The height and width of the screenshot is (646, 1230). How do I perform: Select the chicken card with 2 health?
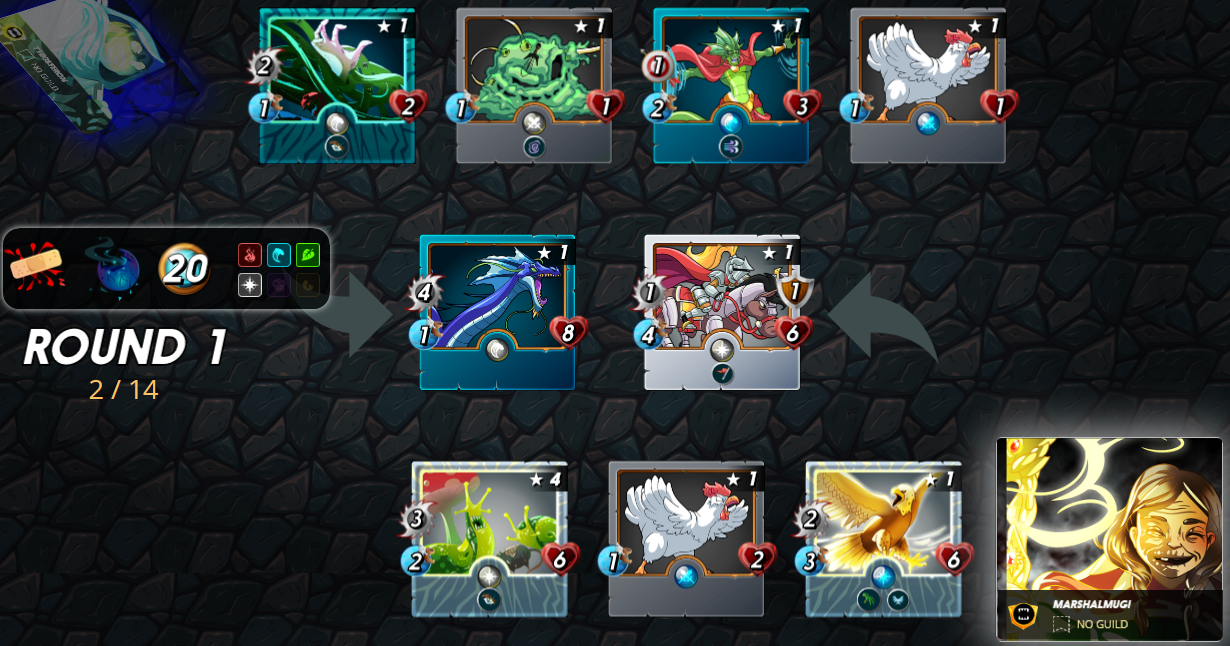click(685, 538)
